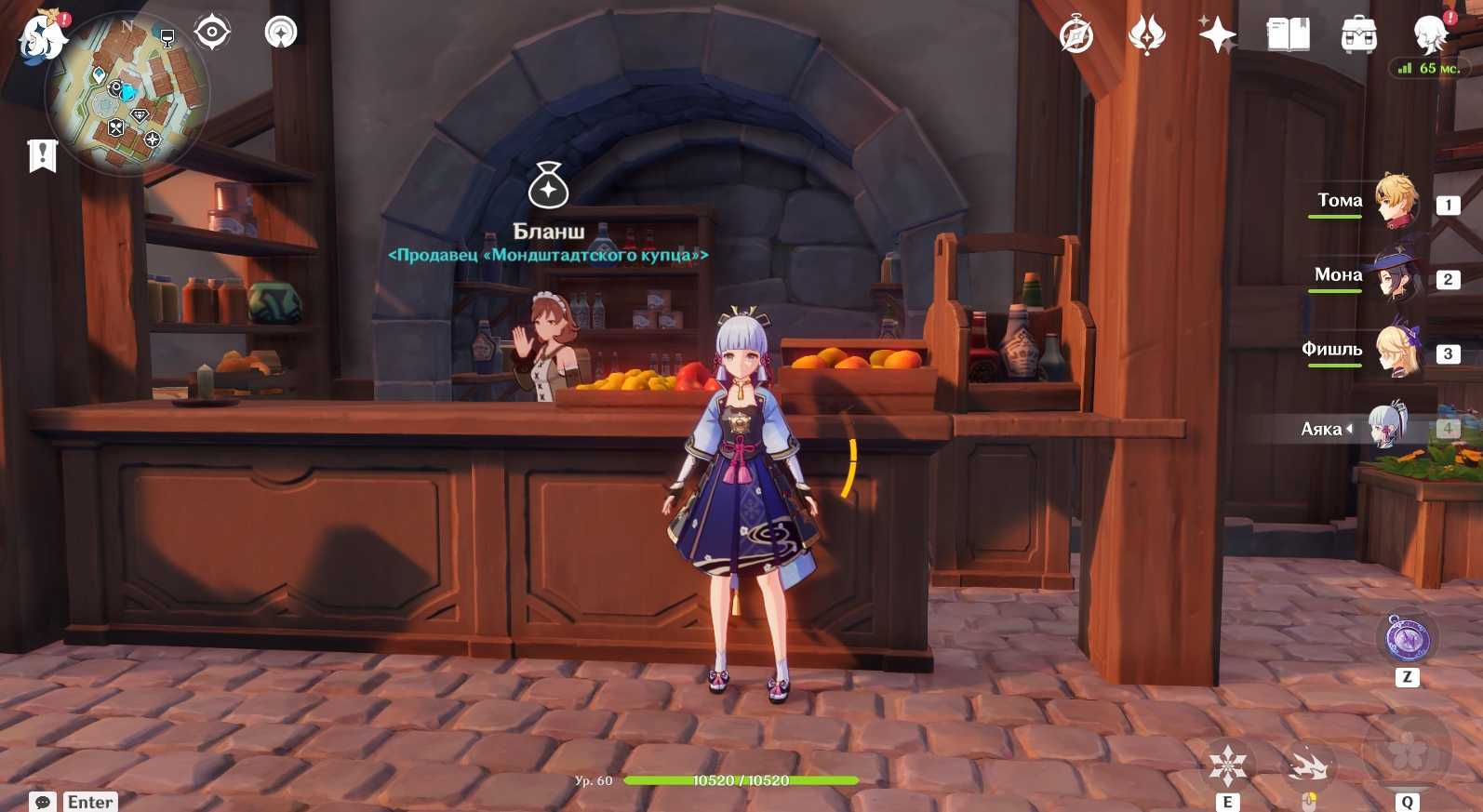Open the quest exclamation bookmark icon

(43, 155)
